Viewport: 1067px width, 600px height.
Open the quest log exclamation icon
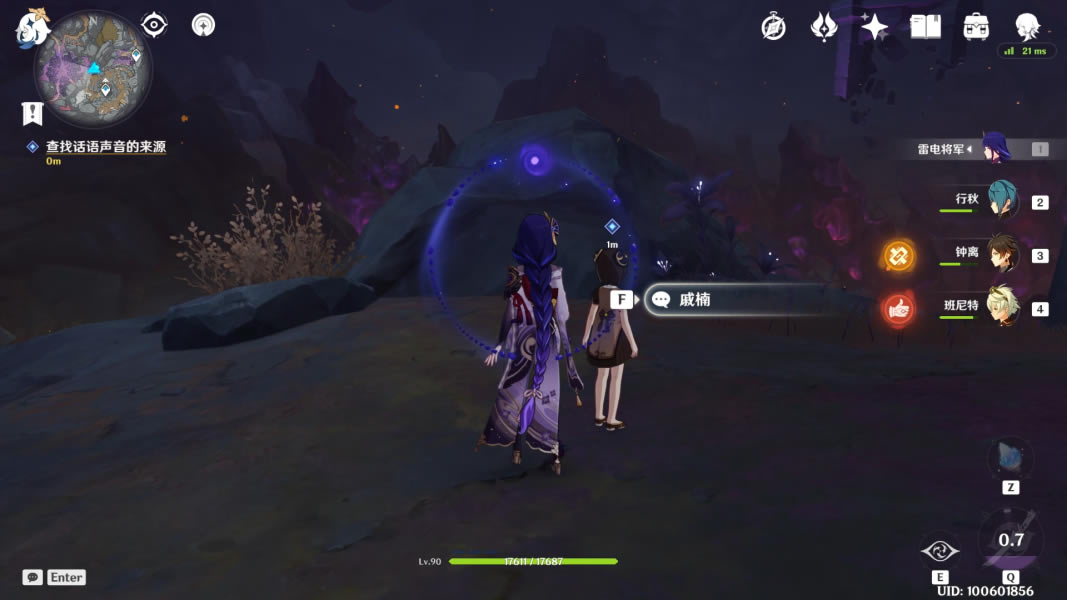[x=32, y=112]
